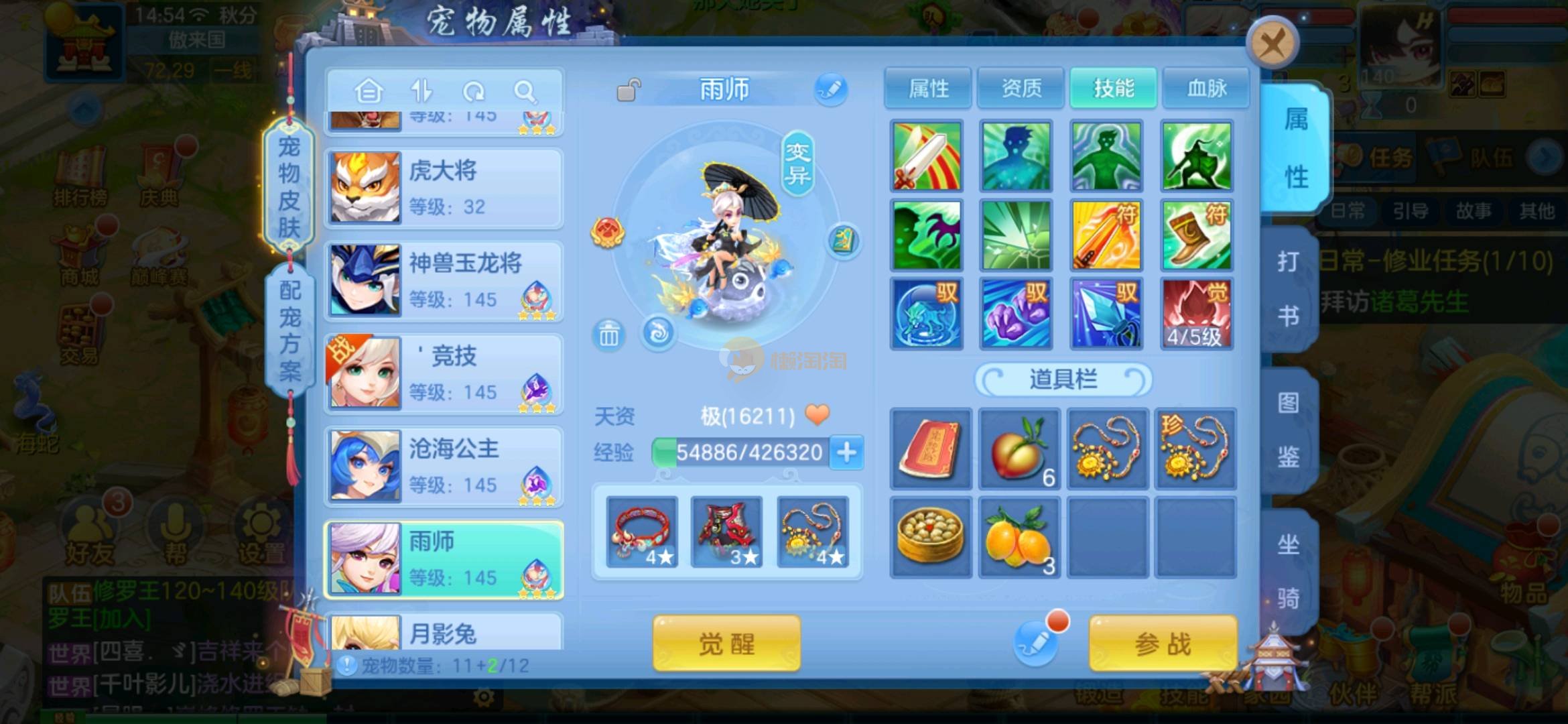Select the red book item slot

click(930, 448)
